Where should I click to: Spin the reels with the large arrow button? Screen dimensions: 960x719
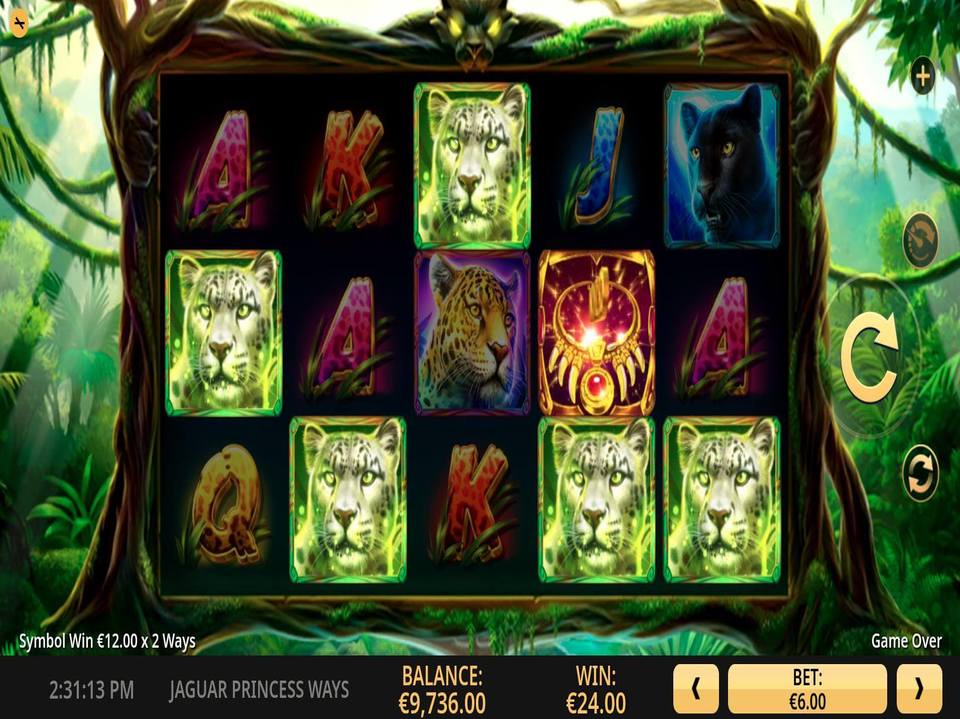[868, 357]
